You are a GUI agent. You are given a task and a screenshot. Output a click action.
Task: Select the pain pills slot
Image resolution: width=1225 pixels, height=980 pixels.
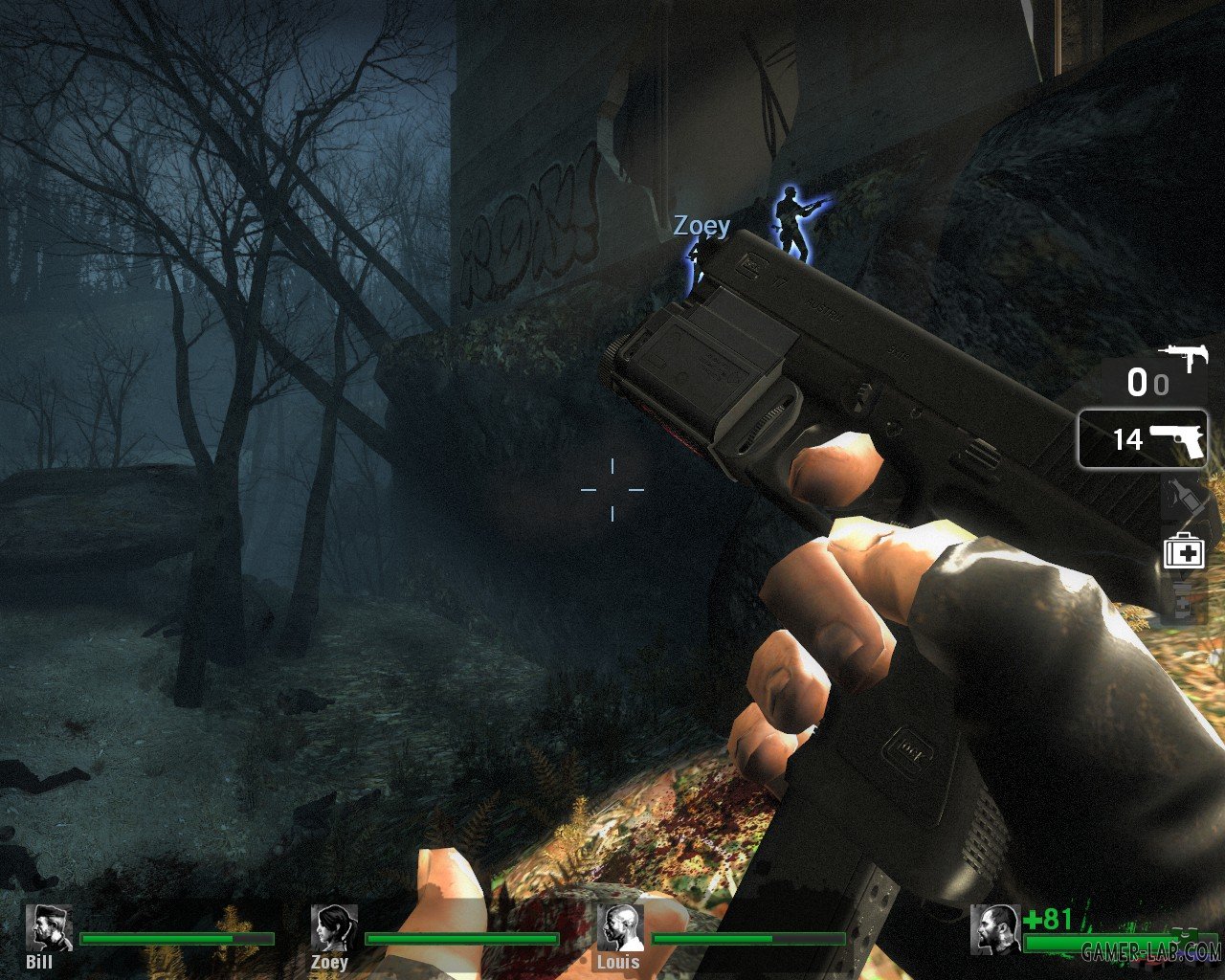1183,600
